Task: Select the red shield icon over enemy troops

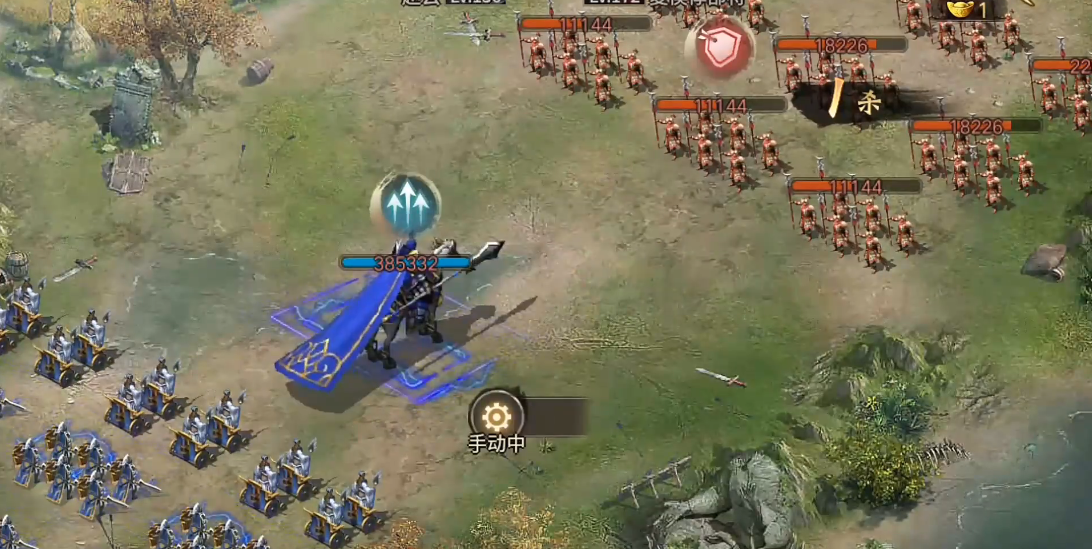Action: [x=719, y=47]
